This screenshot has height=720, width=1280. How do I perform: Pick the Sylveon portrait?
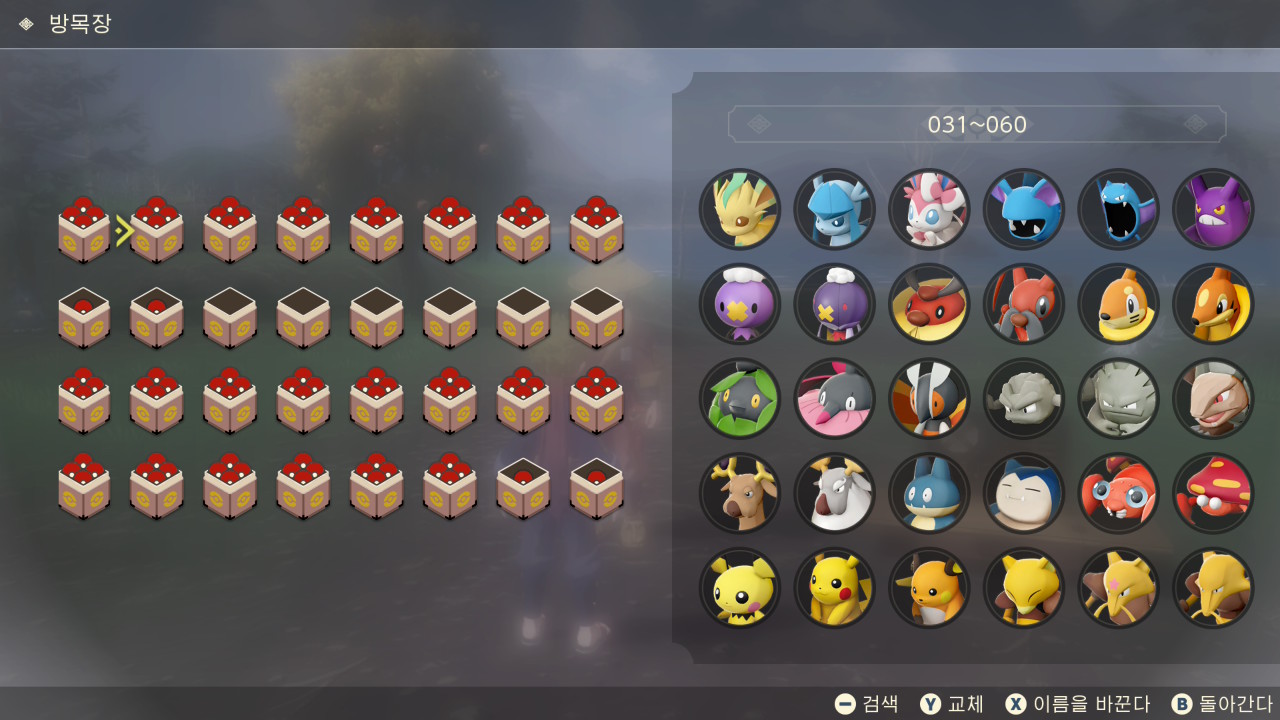[x=929, y=209]
